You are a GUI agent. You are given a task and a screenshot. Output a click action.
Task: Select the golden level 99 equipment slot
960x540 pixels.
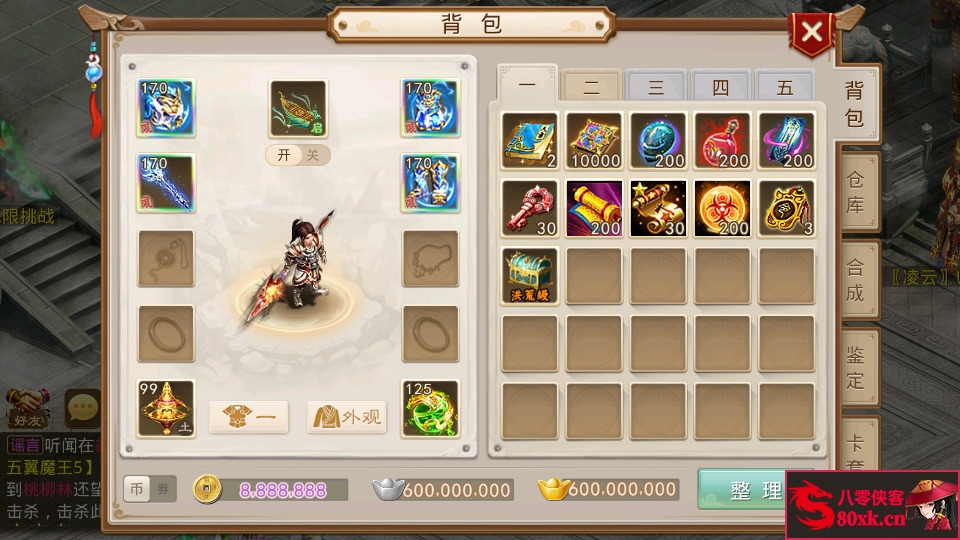click(166, 408)
